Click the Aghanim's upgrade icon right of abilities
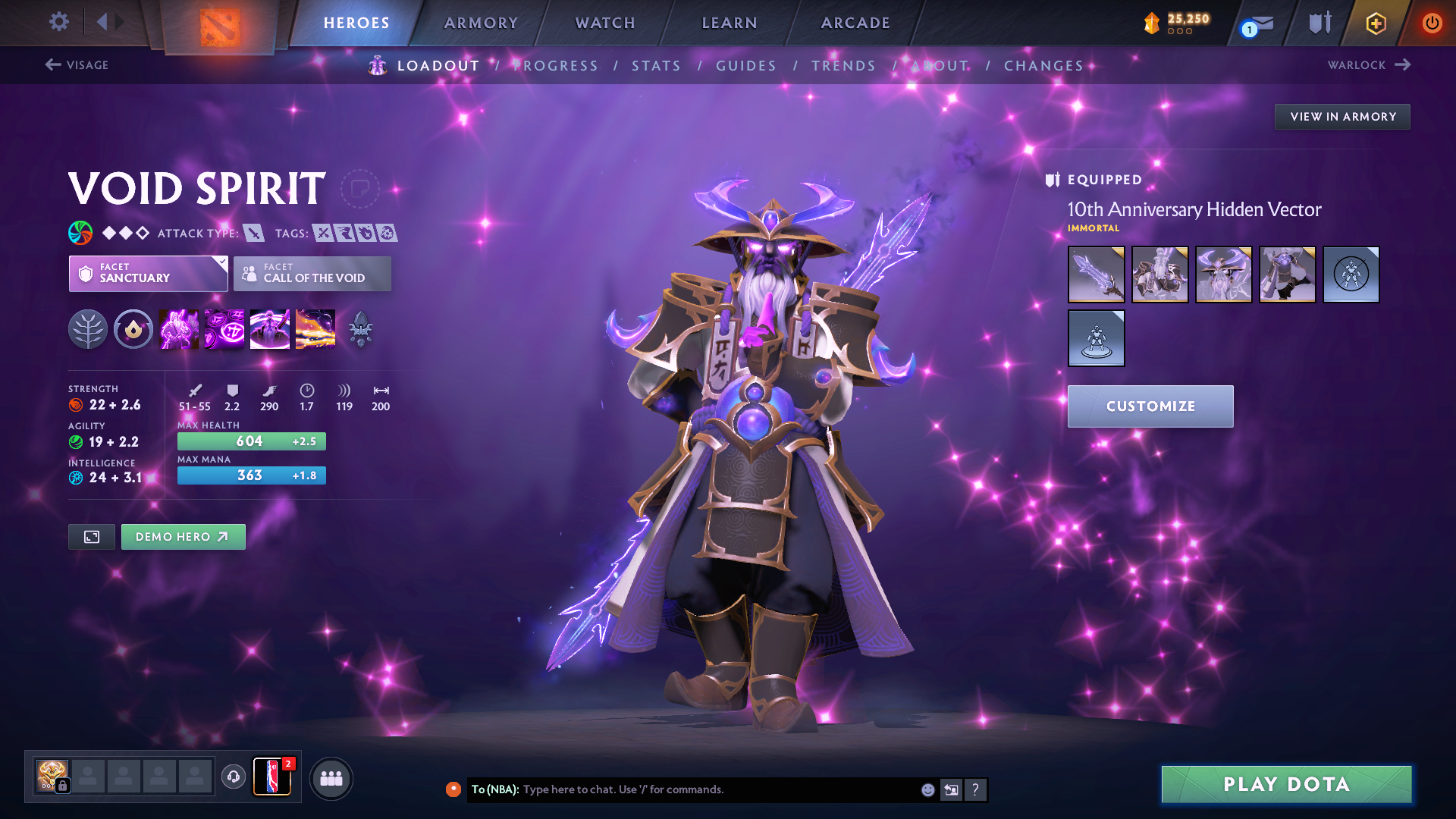 [x=361, y=329]
